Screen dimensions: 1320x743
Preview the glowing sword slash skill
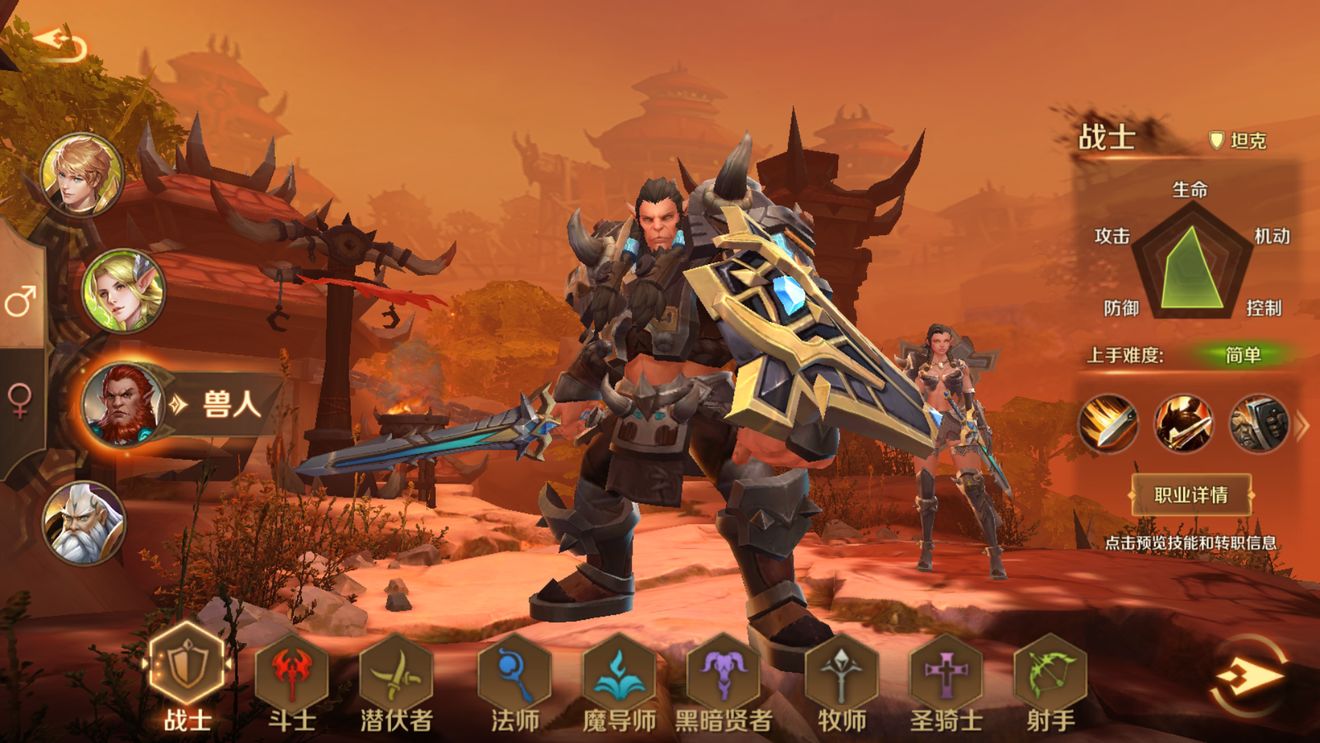click(x=1108, y=423)
